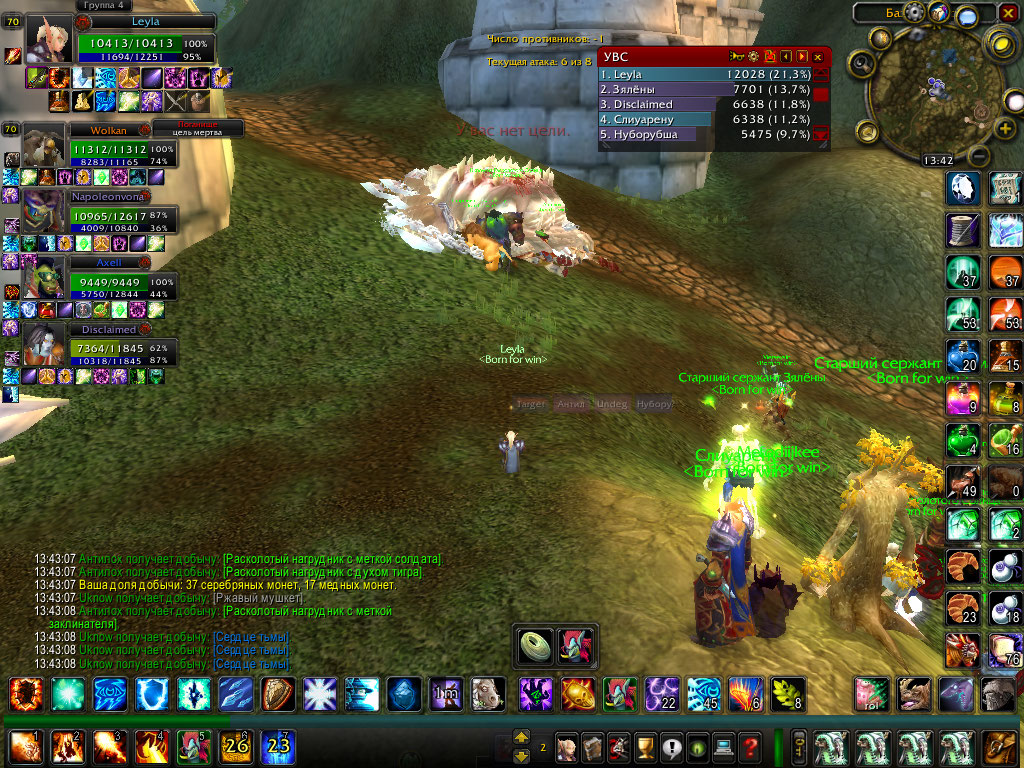Open the keyring next to the bags

[x=799, y=746]
